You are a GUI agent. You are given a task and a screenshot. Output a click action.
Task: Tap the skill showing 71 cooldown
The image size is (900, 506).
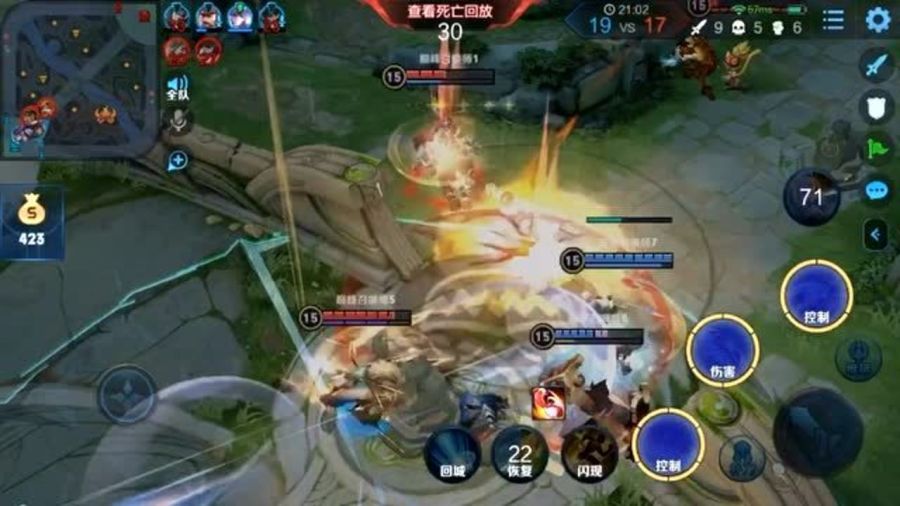click(x=812, y=197)
